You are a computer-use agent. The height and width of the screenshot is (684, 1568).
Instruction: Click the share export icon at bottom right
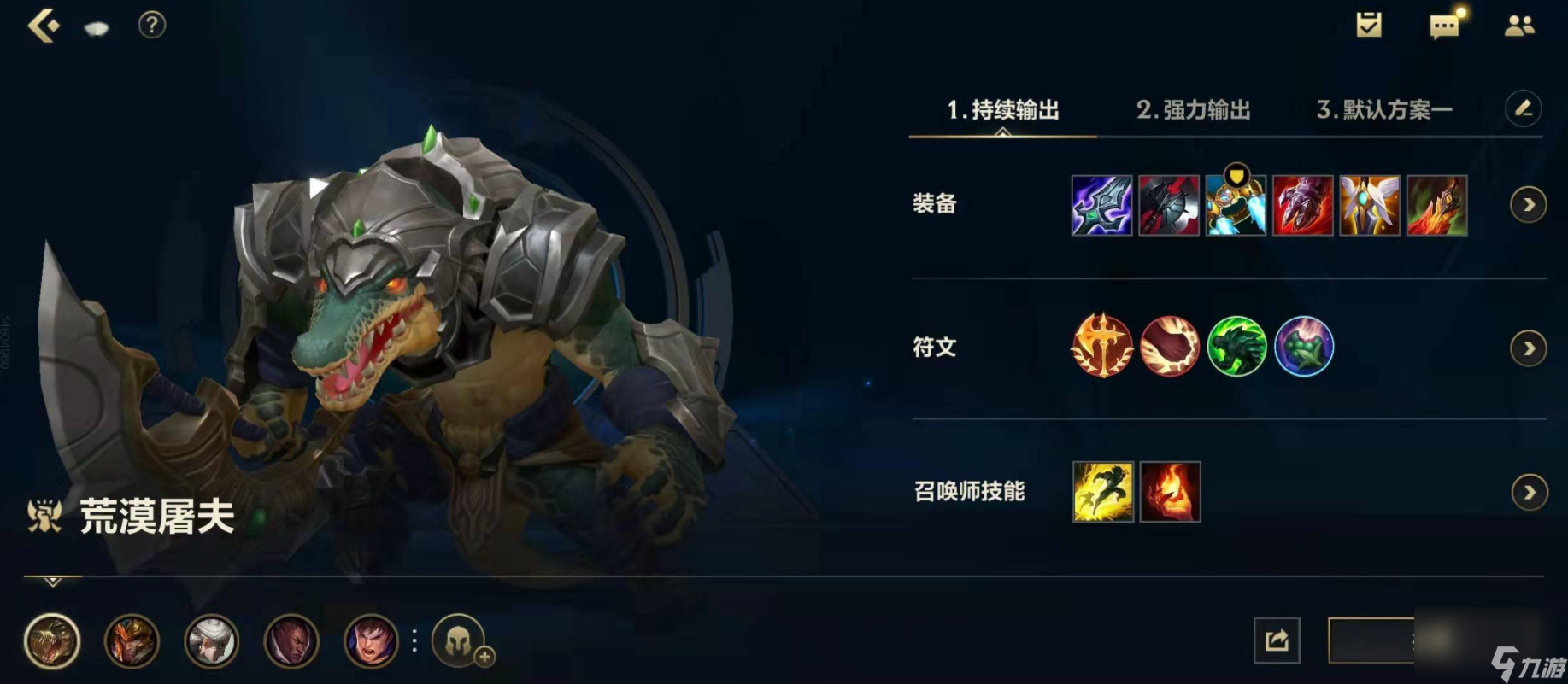click(x=1277, y=639)
